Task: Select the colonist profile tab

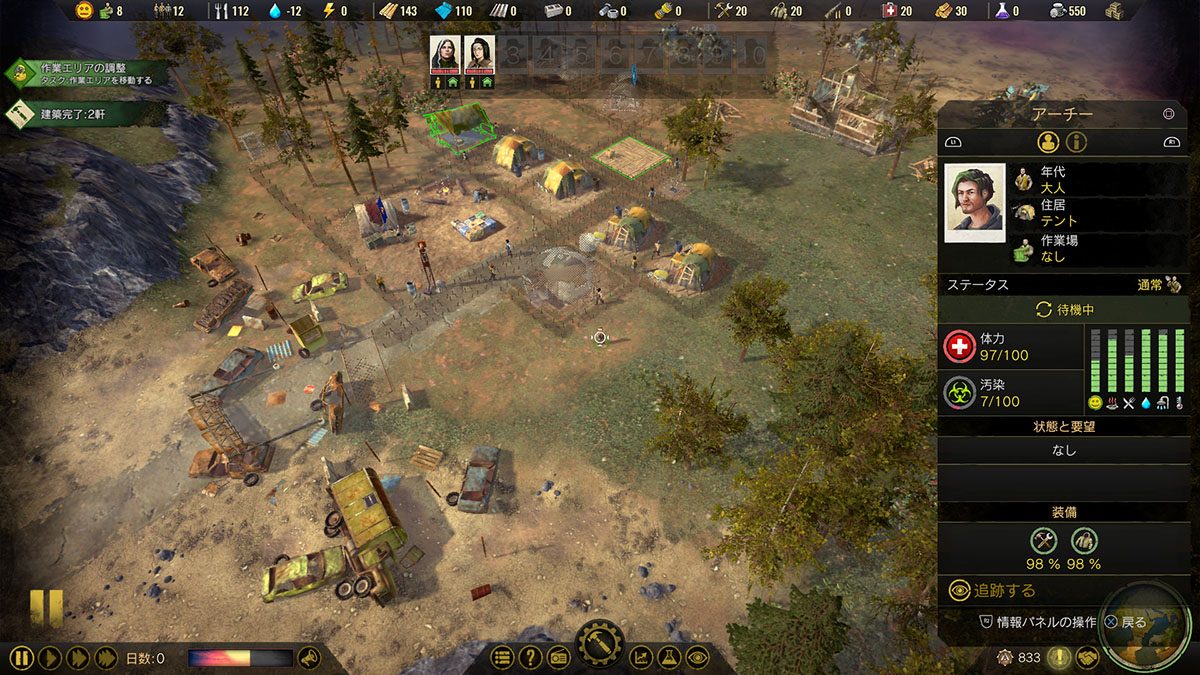Action: tap(1047, 142)
